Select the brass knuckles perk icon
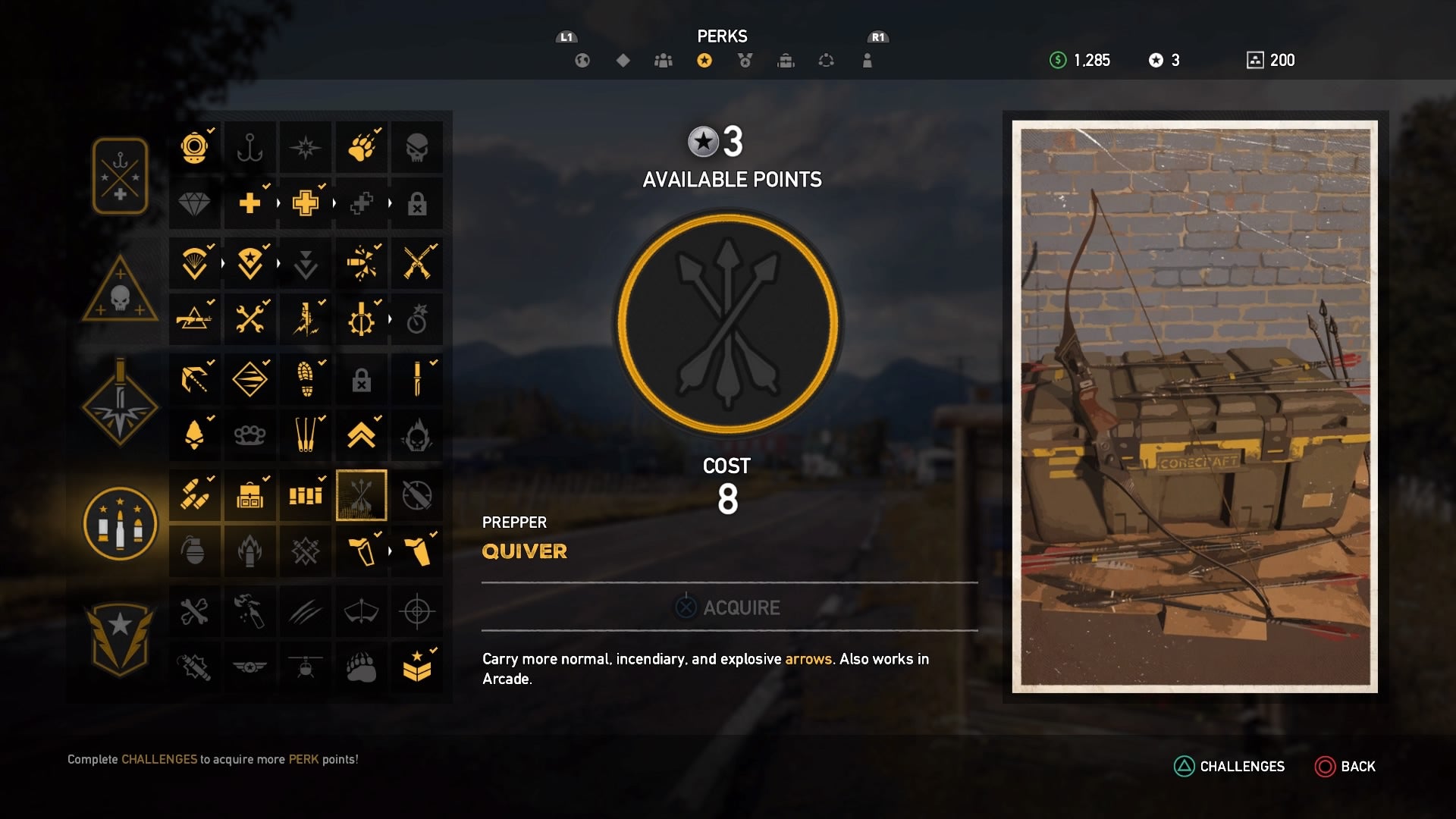 tap(250, 435)
